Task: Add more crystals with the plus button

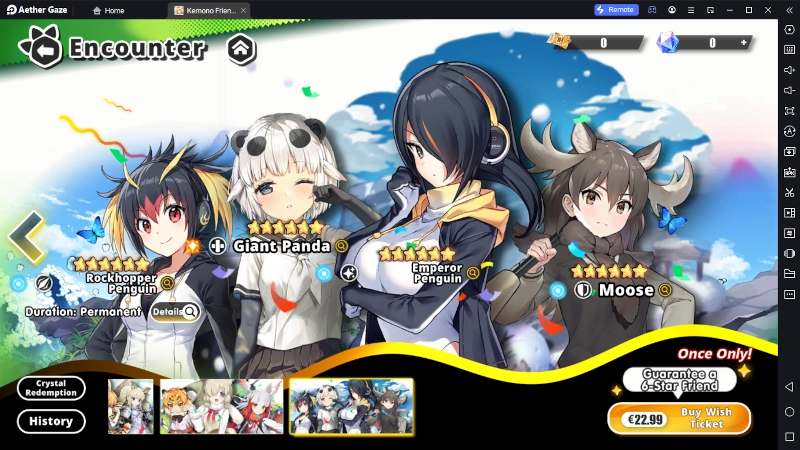Action: (x=743, y=43)
